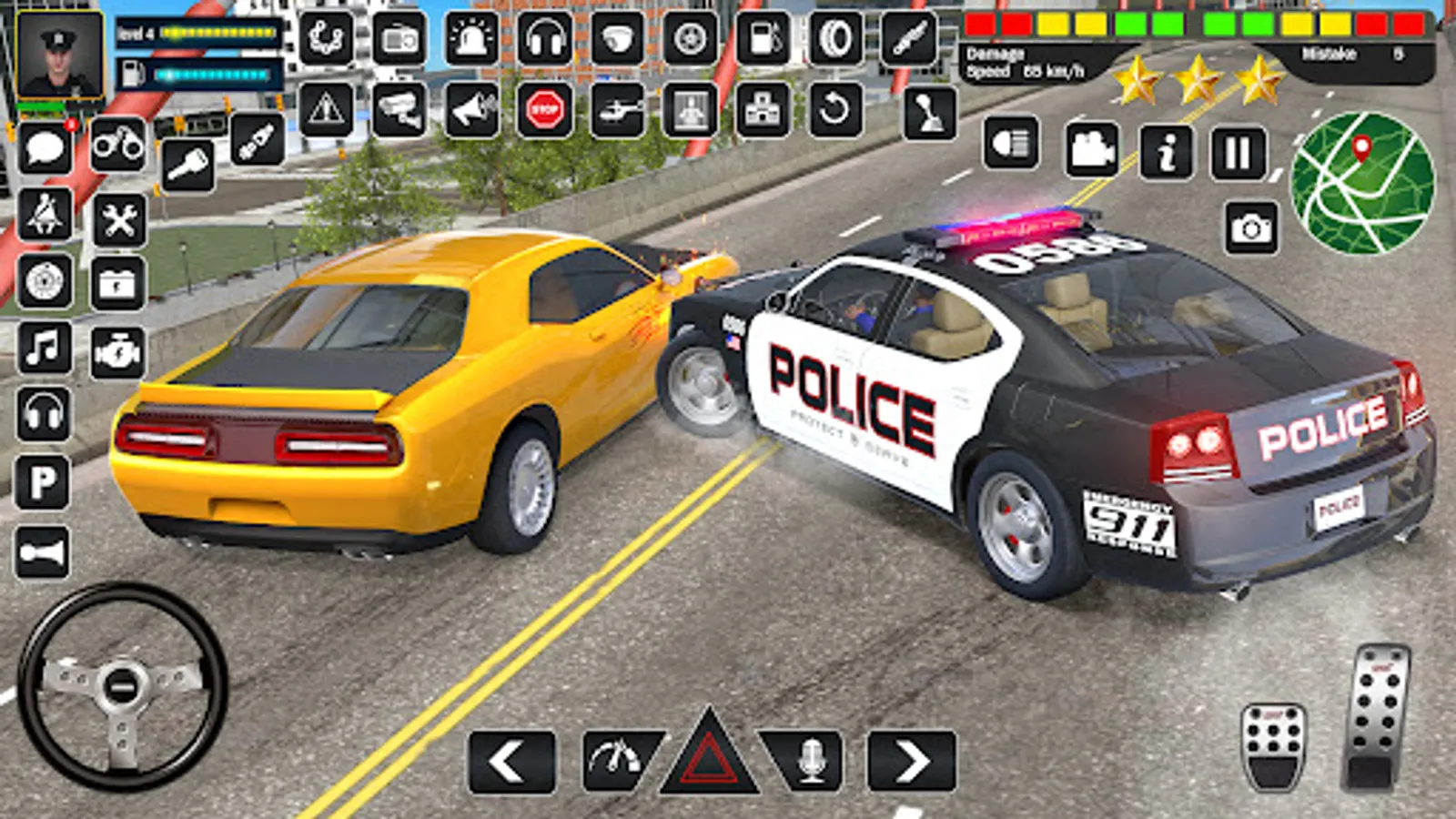Open the chat bubble with notification badge
Image resolution: width=1456 pixels, height=819 pixels.
tap(45, 147)
